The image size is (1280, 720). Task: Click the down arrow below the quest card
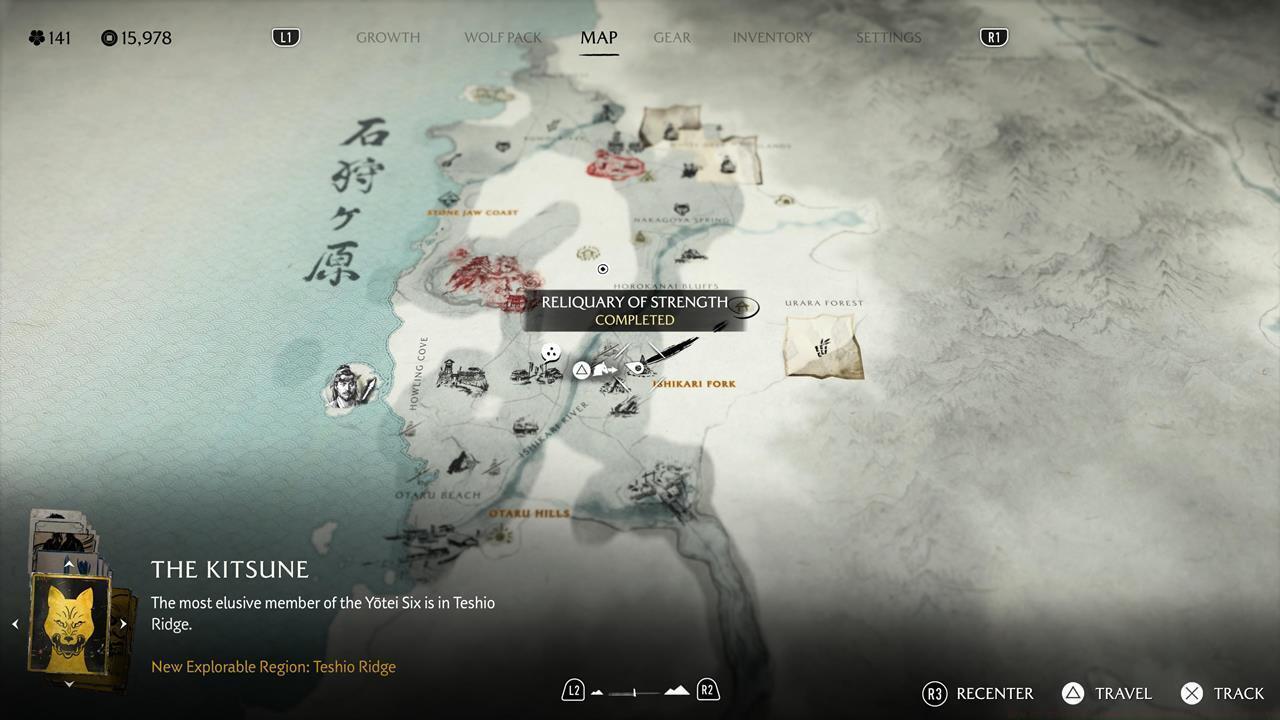click(69, 684)
